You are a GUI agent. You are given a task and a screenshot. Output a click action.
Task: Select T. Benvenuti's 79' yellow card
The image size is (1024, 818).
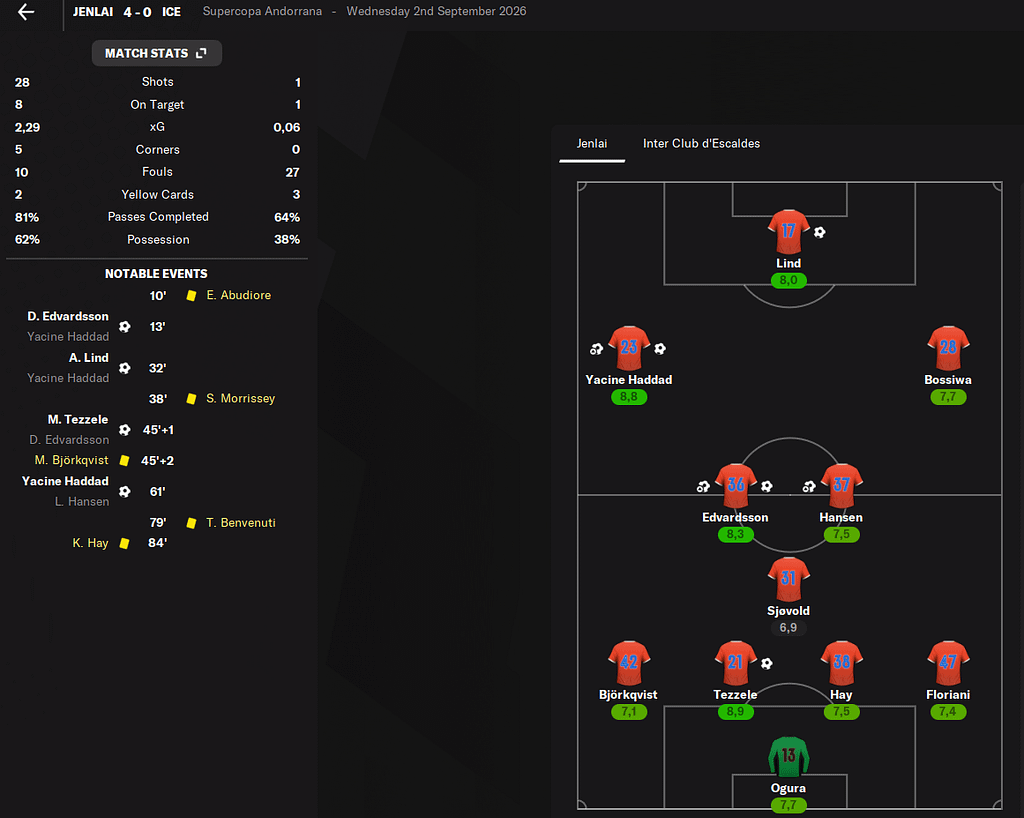240,523
